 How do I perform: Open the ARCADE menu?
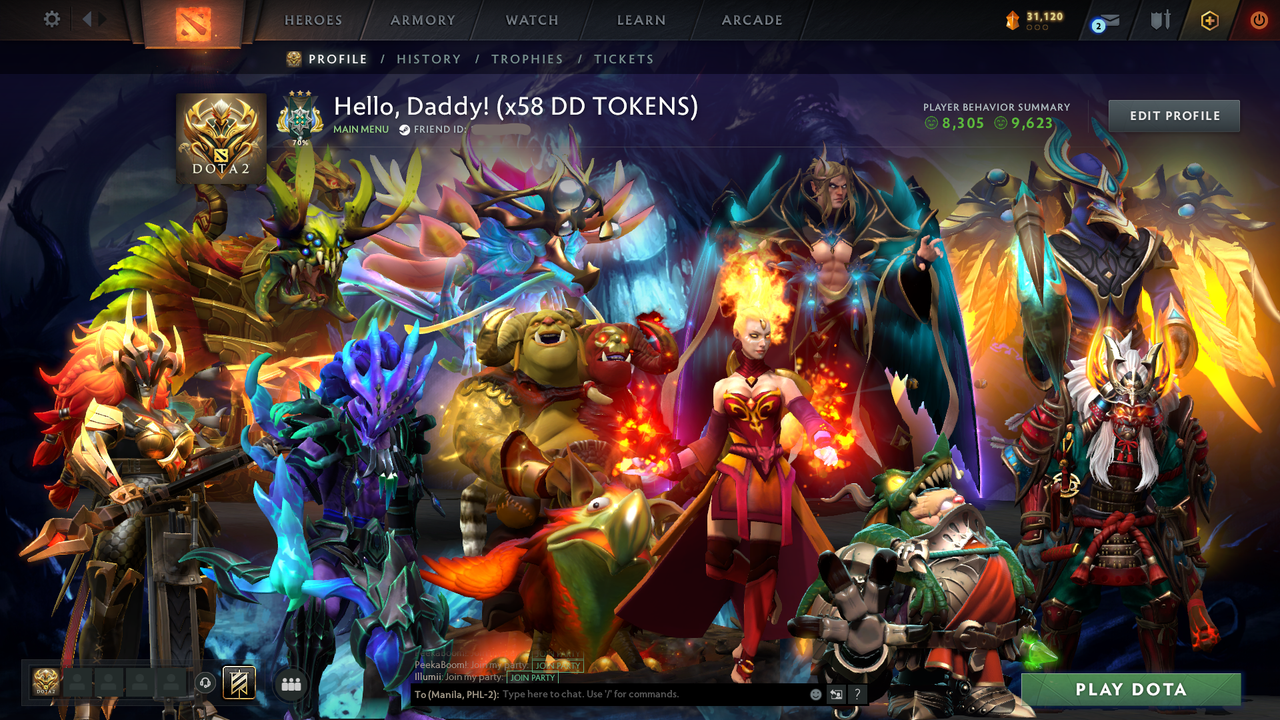pos(751,20)
